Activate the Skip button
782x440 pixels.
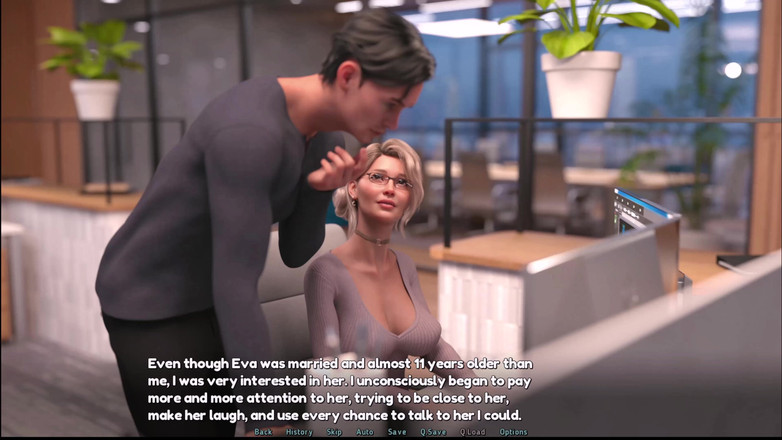(334, 432)
